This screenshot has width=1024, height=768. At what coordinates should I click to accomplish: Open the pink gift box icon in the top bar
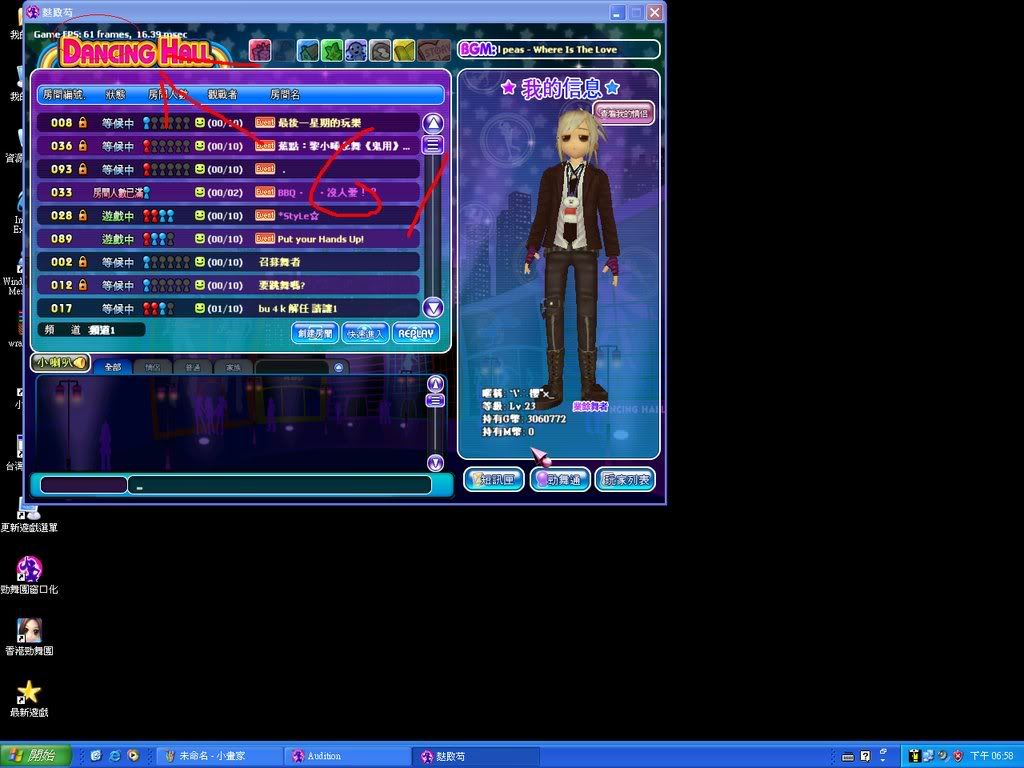click(x=260, y=50)
